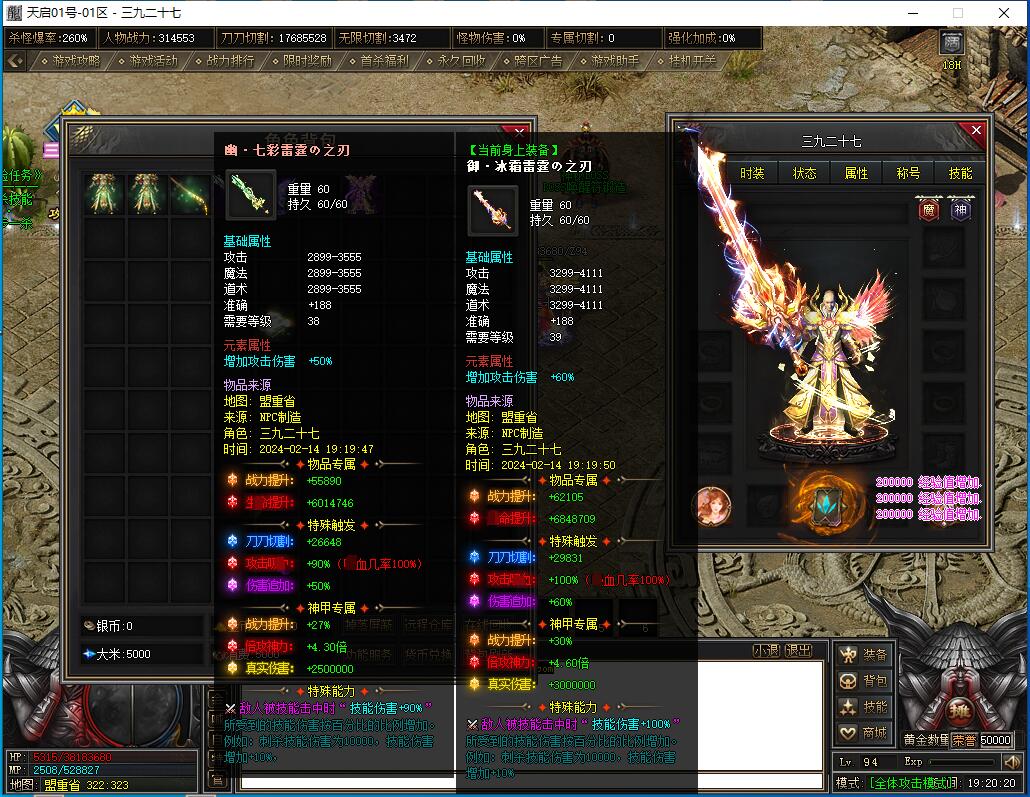Image resolution: width=1030 pixels, height=797 pixels.
Task: Click the red 魔 badge icon
Action: [x=927, y=211]
